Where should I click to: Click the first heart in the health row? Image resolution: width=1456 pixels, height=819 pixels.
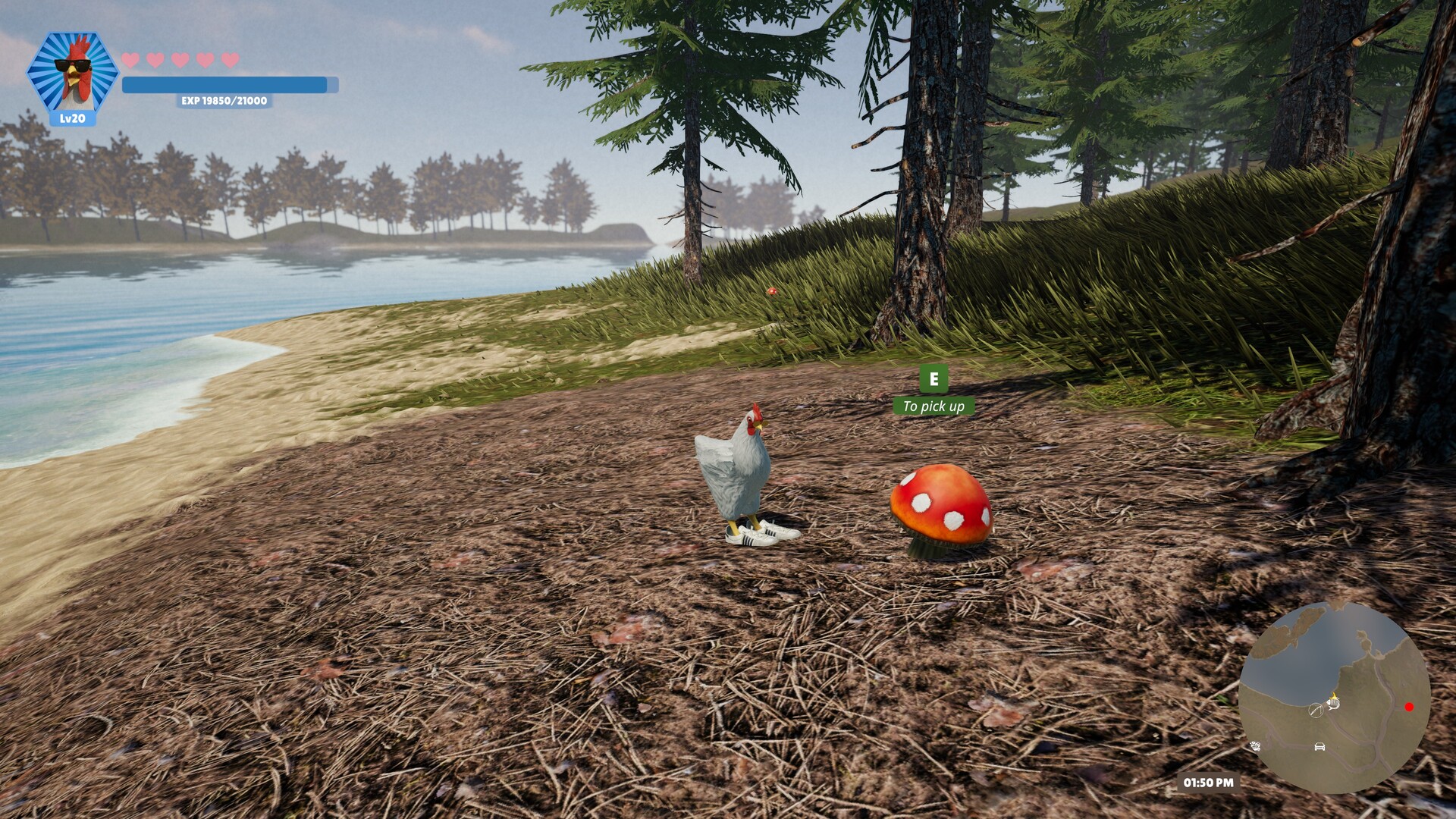tap(130, 60)
